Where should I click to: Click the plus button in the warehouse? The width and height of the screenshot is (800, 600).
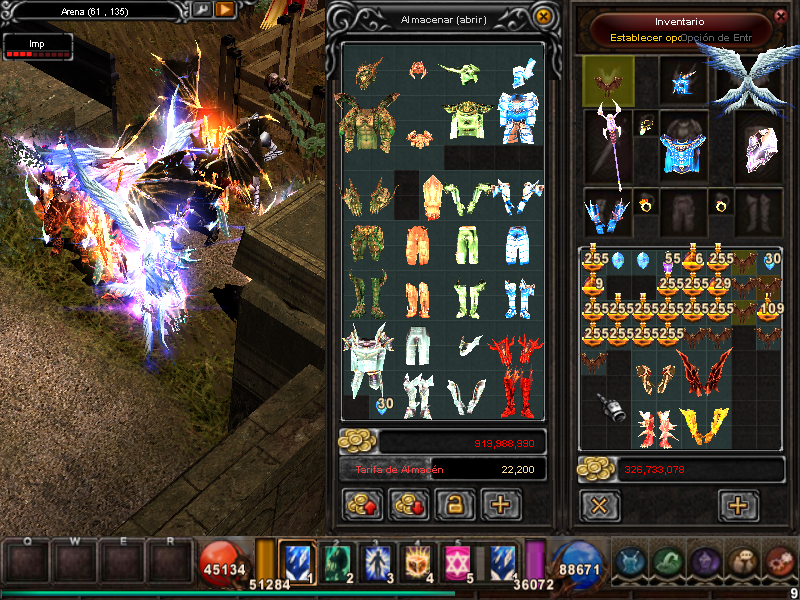click(x=501, y=505)
